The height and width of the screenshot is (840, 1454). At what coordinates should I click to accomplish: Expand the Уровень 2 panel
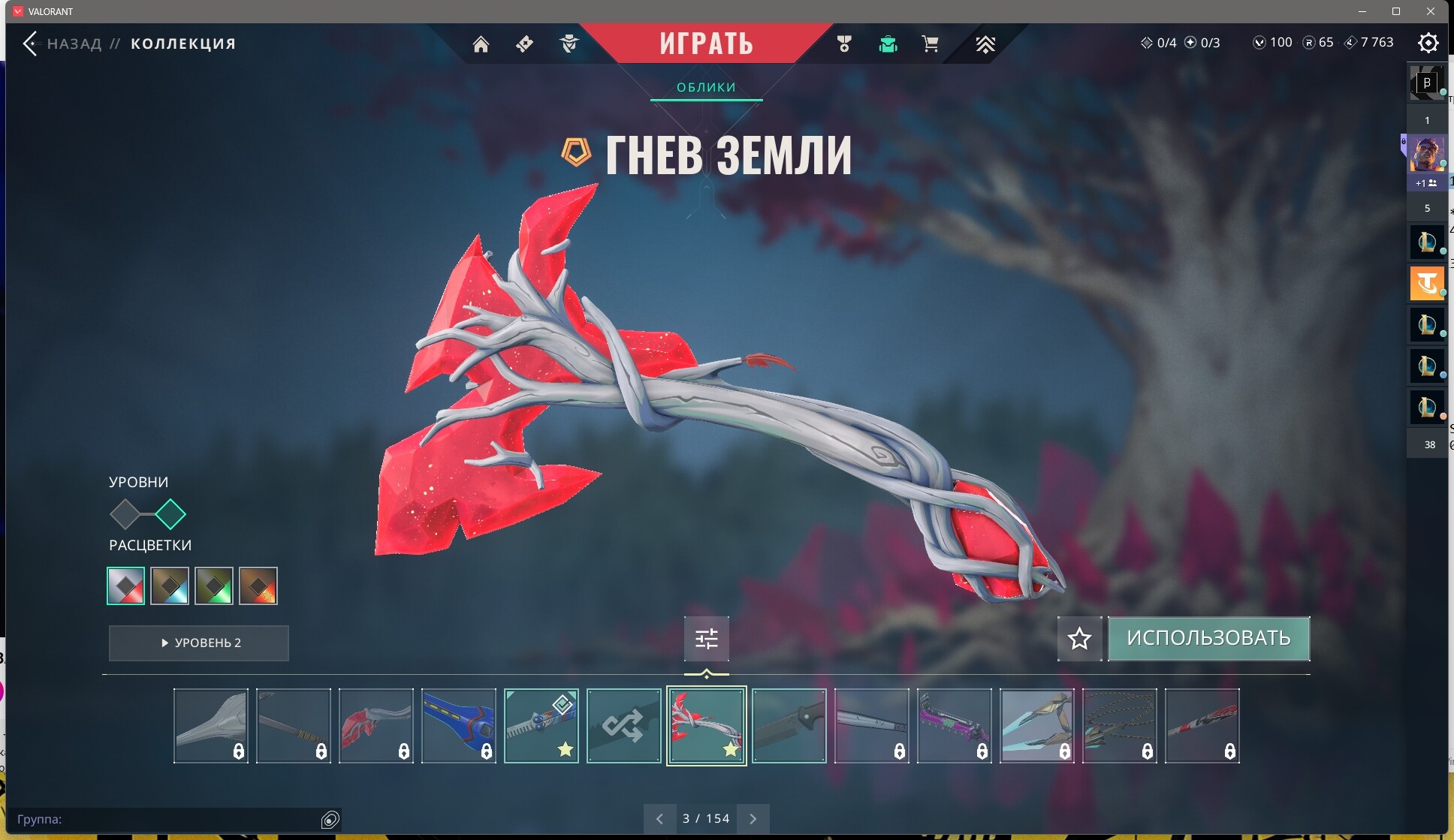(198, 643)
